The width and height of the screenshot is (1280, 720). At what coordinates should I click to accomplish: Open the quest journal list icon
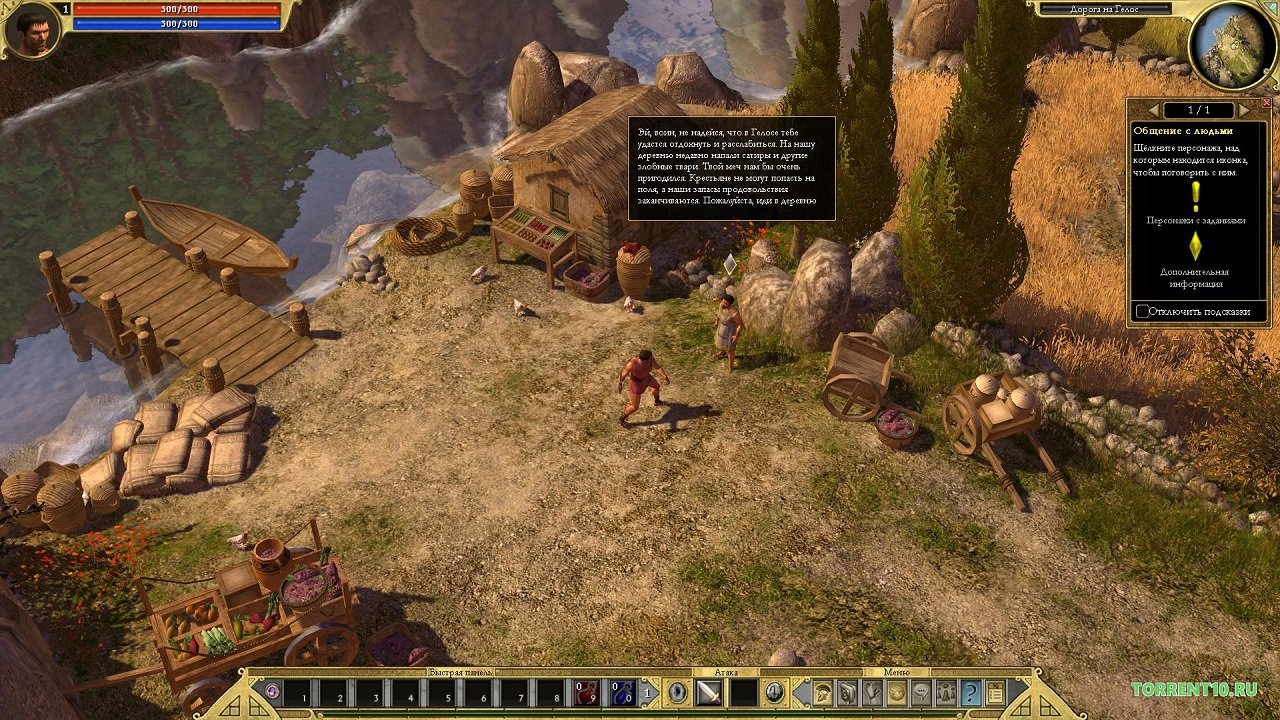tap(995, 693)
